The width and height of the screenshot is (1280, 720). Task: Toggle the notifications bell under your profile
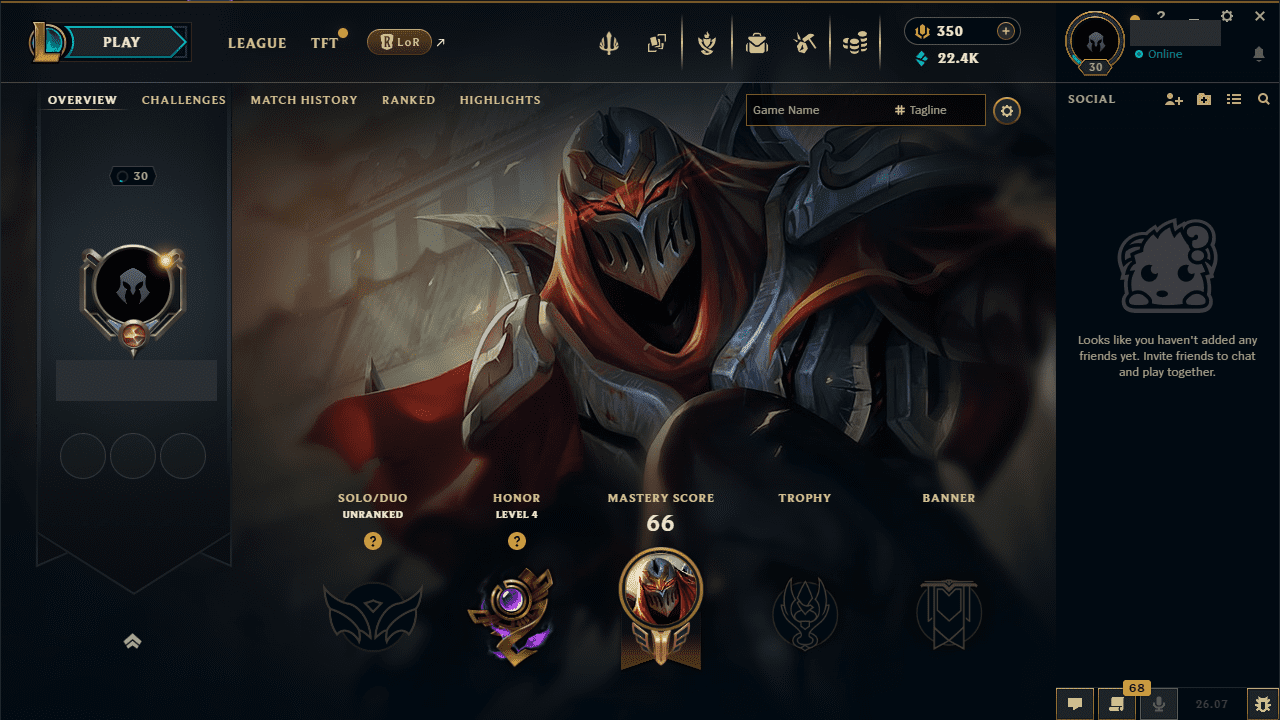1259,54
